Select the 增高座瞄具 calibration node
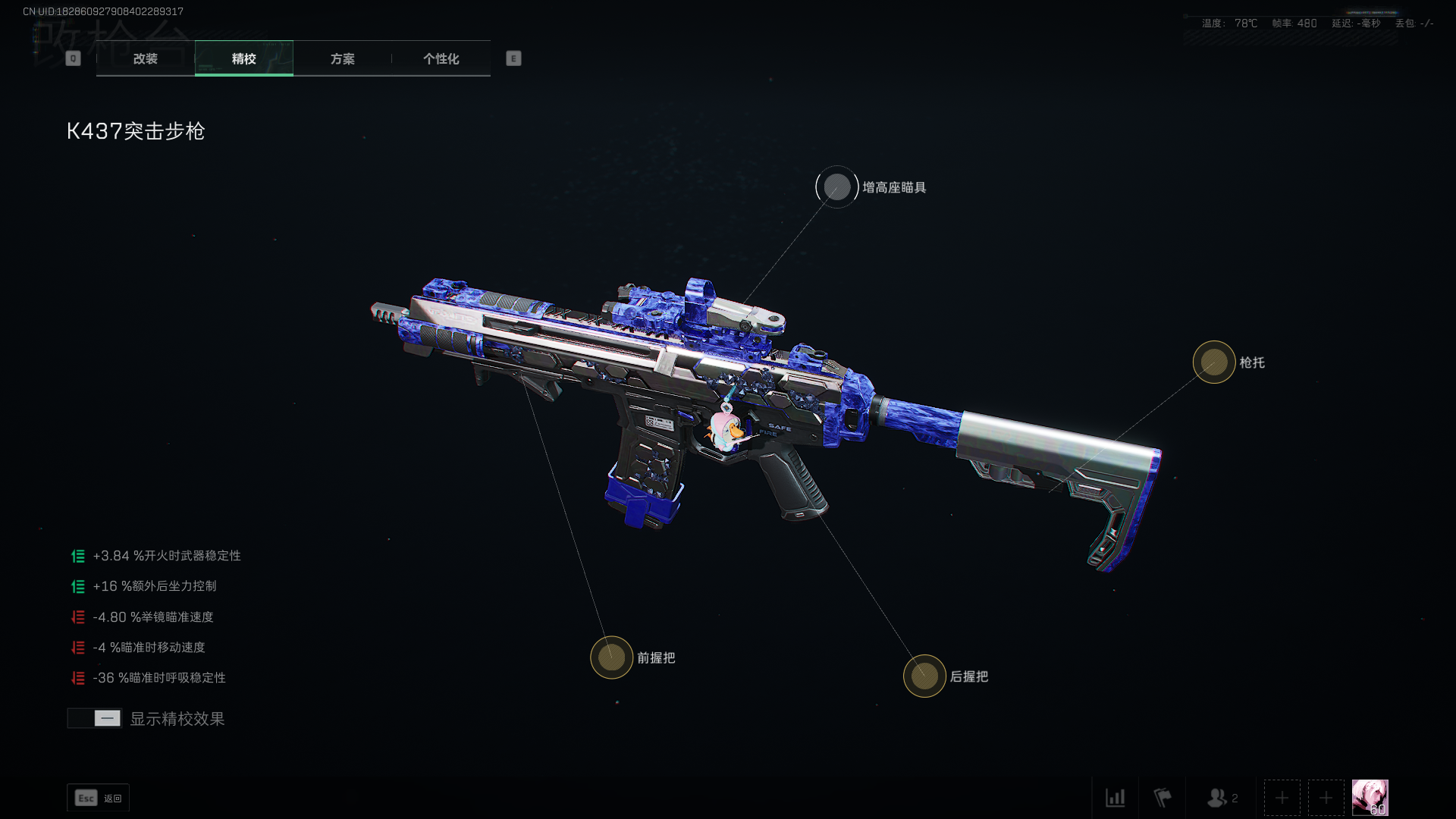 (836, 187)
